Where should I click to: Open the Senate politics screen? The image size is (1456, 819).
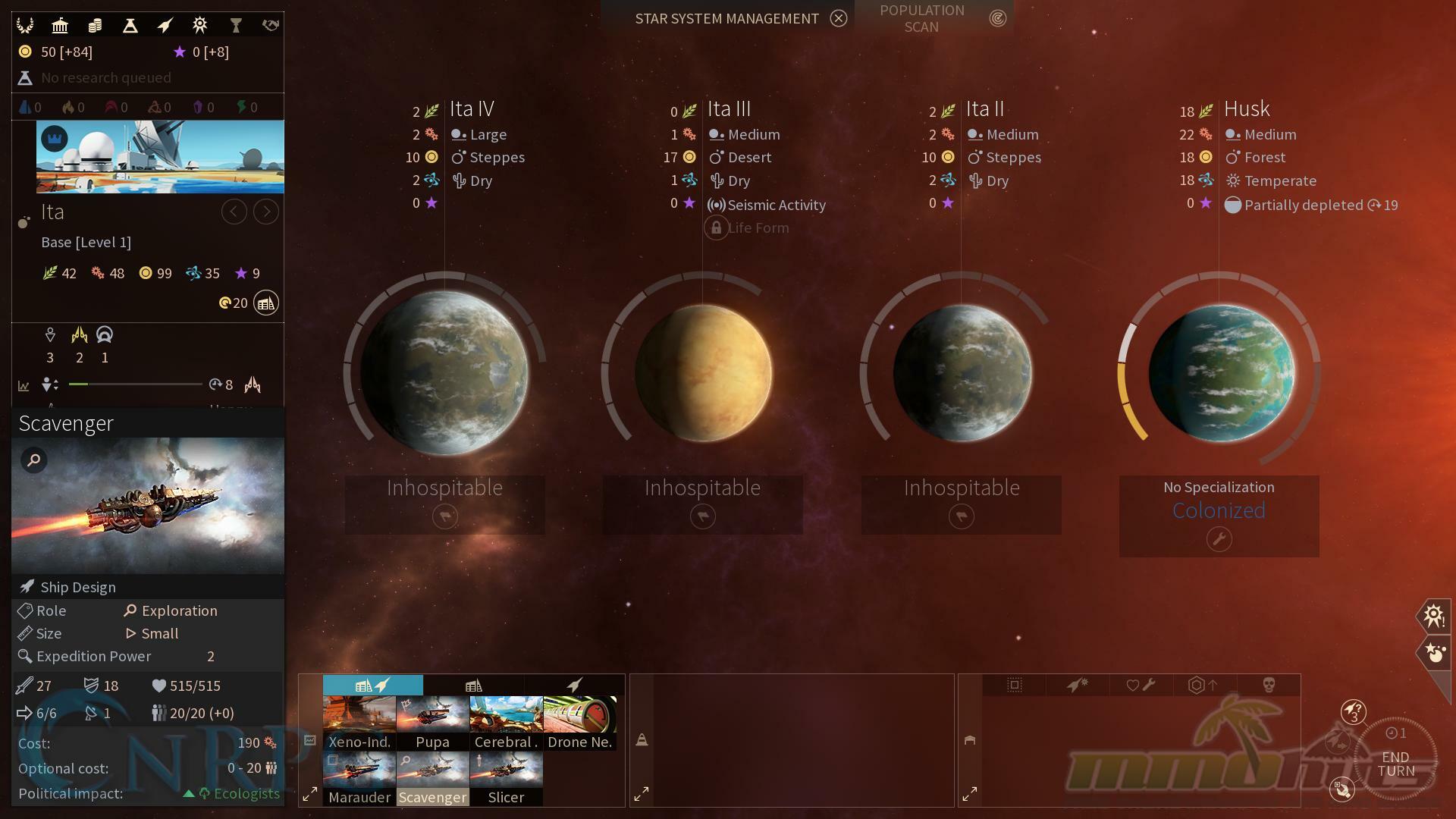pyautogui.click(x=60, y=25)
